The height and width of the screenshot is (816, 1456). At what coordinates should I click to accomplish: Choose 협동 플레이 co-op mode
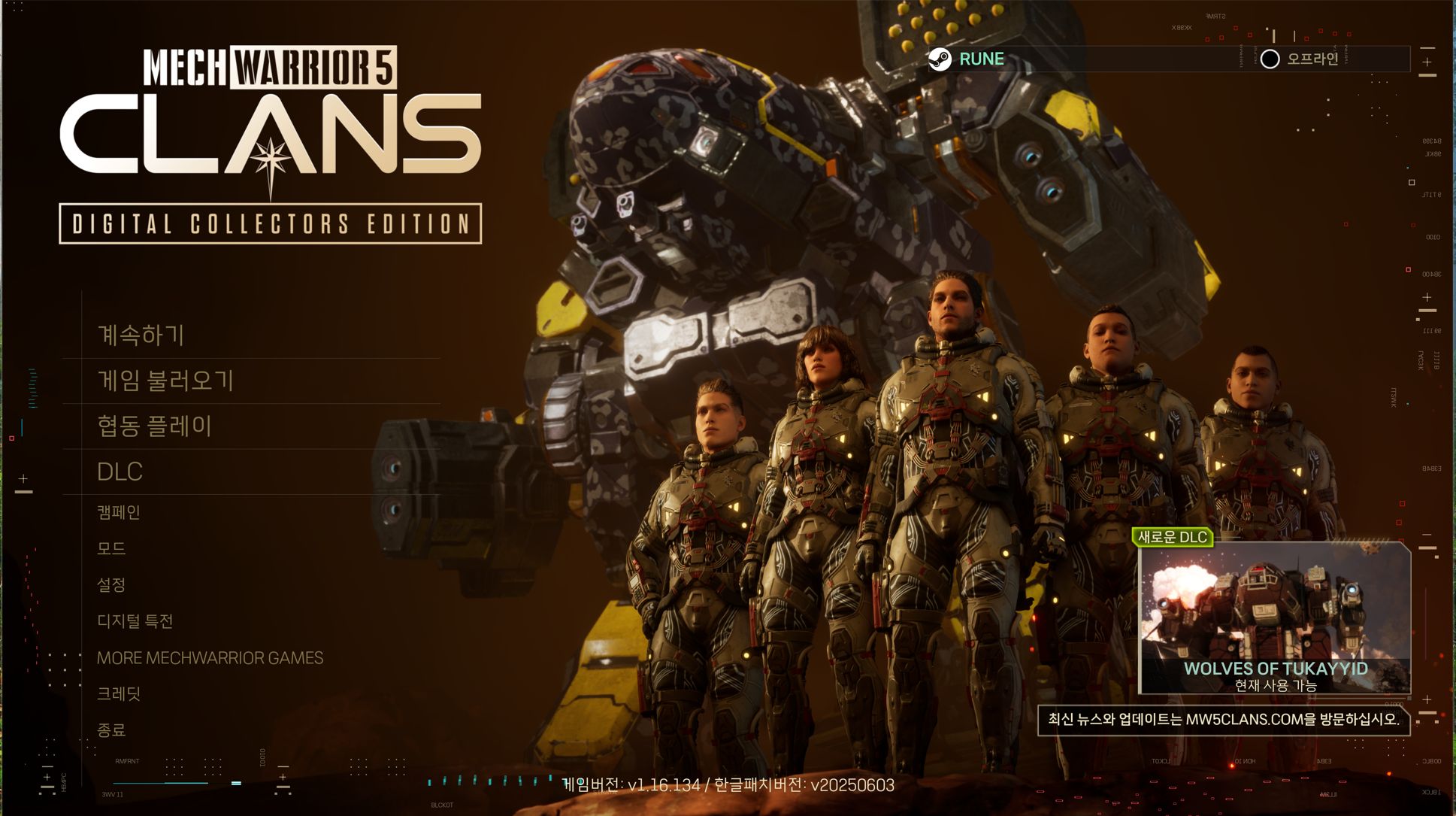point(154,426)
